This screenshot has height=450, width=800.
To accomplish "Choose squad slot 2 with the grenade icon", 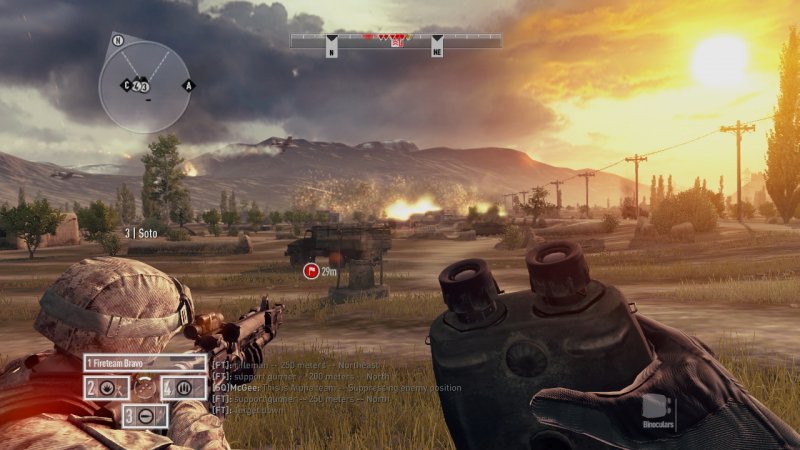I will coord(105,387).
